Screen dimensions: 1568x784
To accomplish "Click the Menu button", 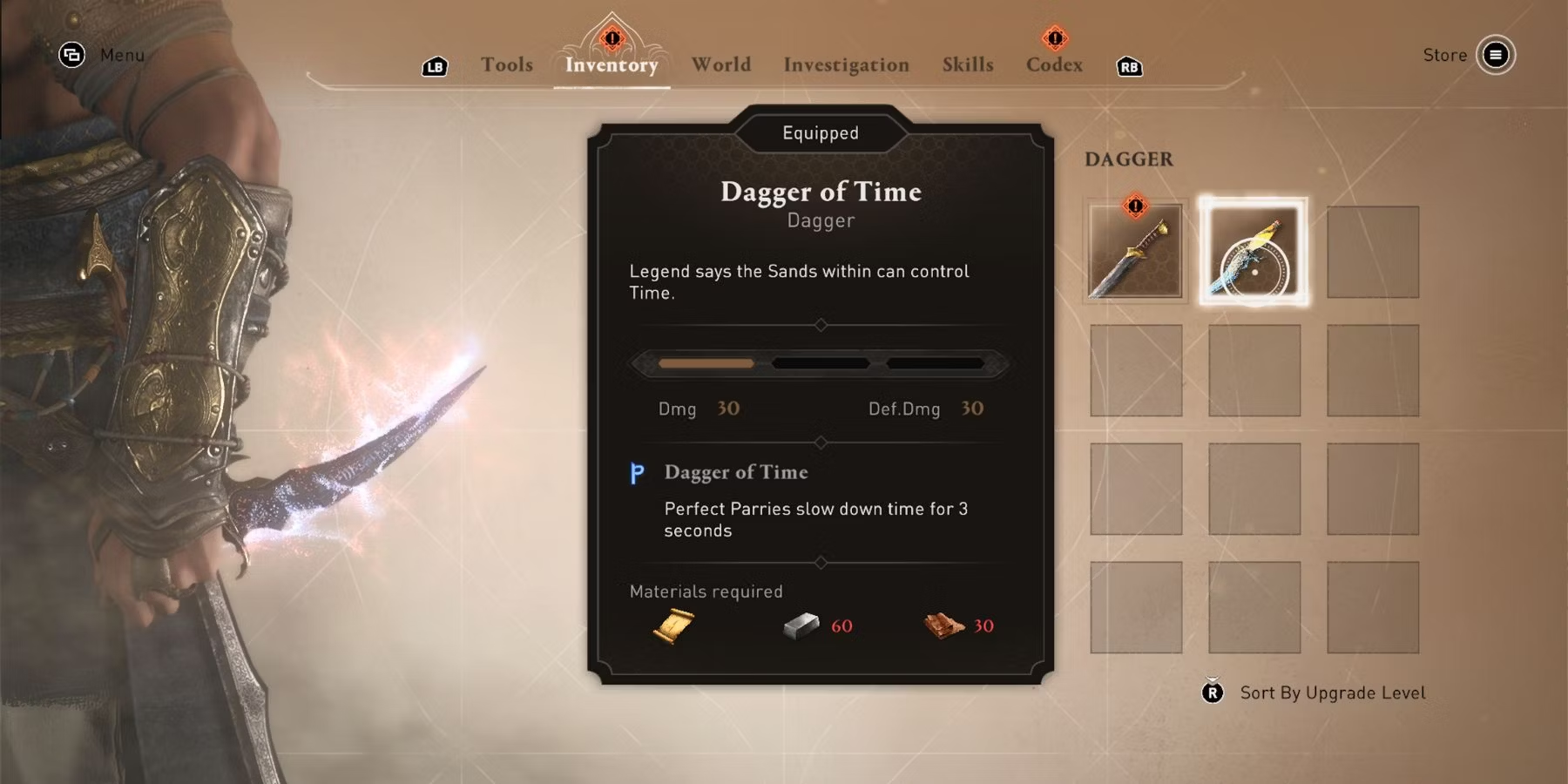I will [71, 55].
